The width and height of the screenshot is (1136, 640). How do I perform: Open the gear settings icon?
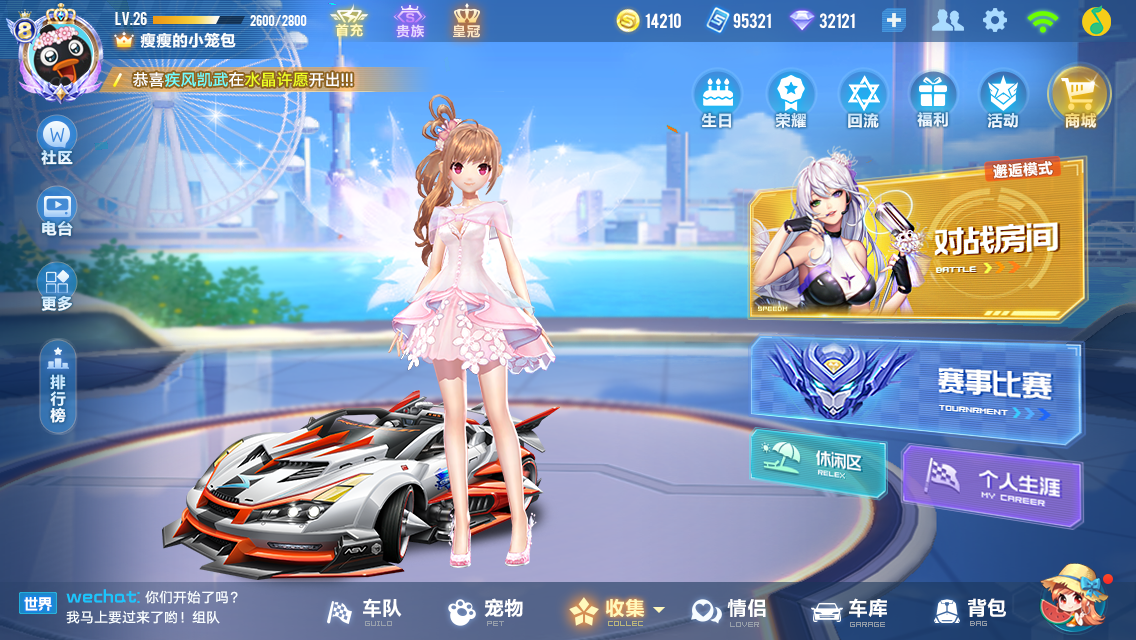[x=994, y=20]
